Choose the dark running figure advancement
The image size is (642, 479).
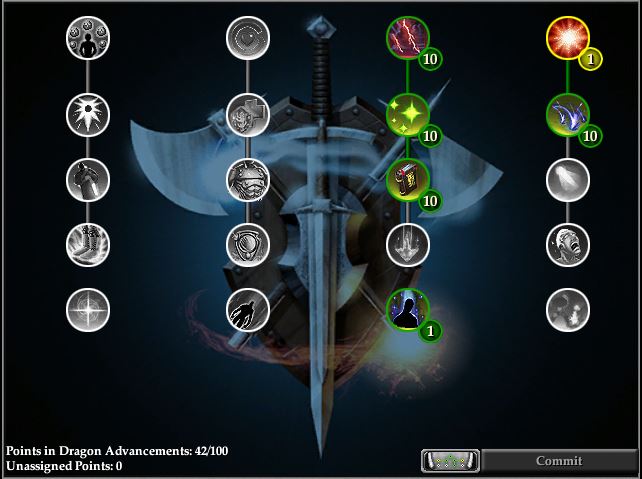point(247,309)
